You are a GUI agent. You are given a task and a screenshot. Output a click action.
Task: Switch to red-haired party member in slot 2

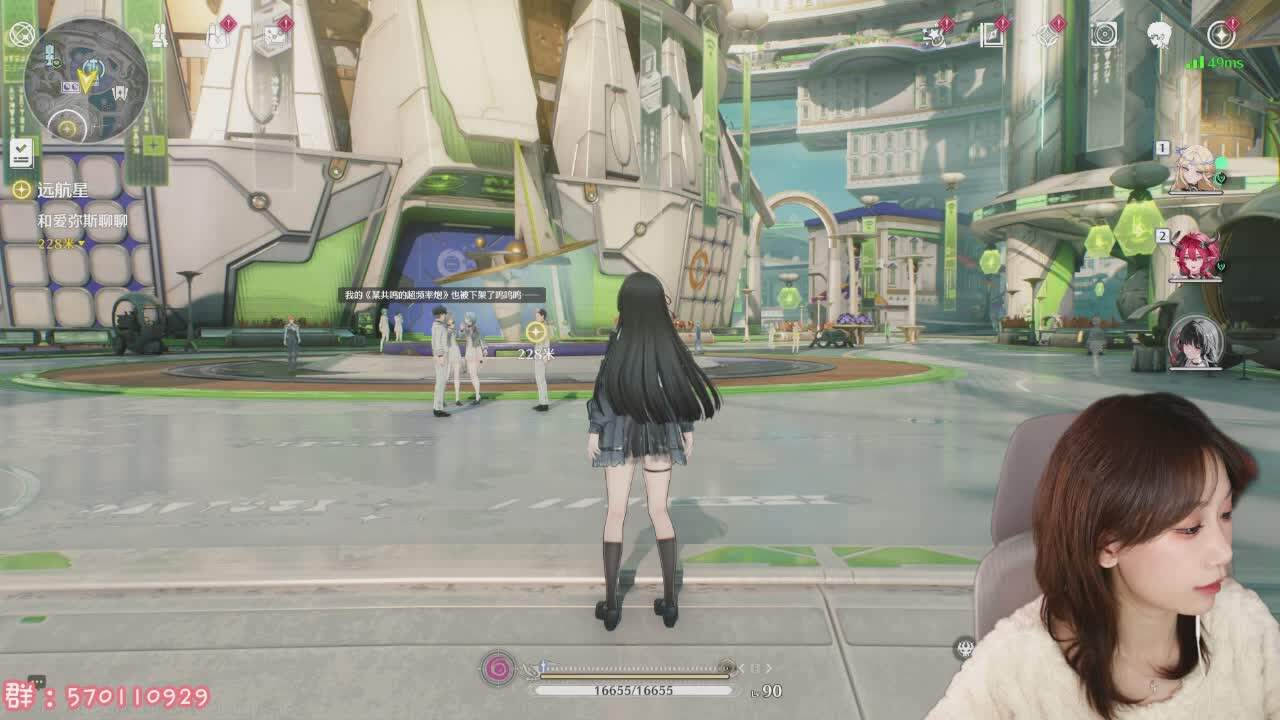click(1196, 256)
